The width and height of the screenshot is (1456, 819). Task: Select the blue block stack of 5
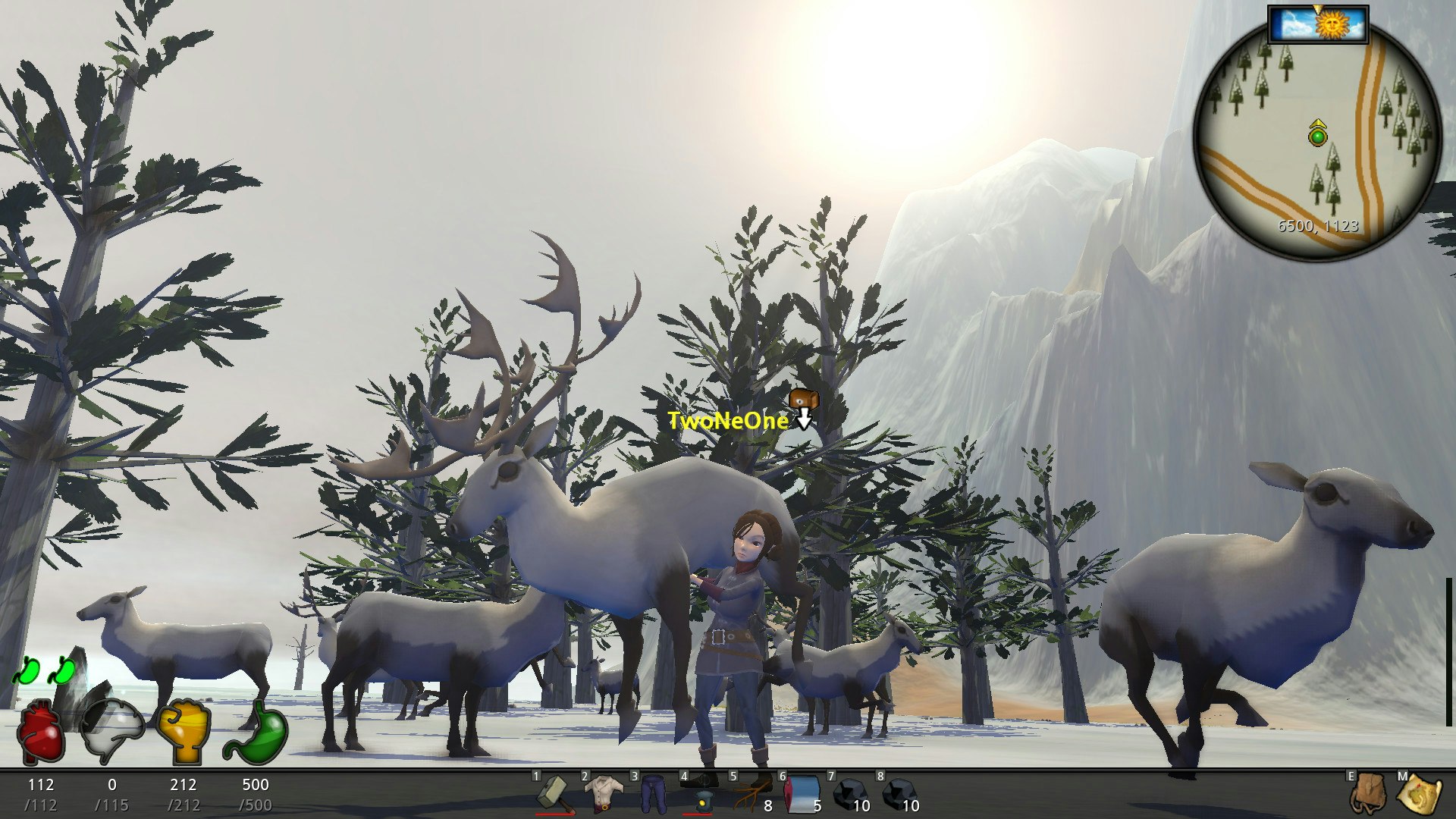tap(802, 794)
